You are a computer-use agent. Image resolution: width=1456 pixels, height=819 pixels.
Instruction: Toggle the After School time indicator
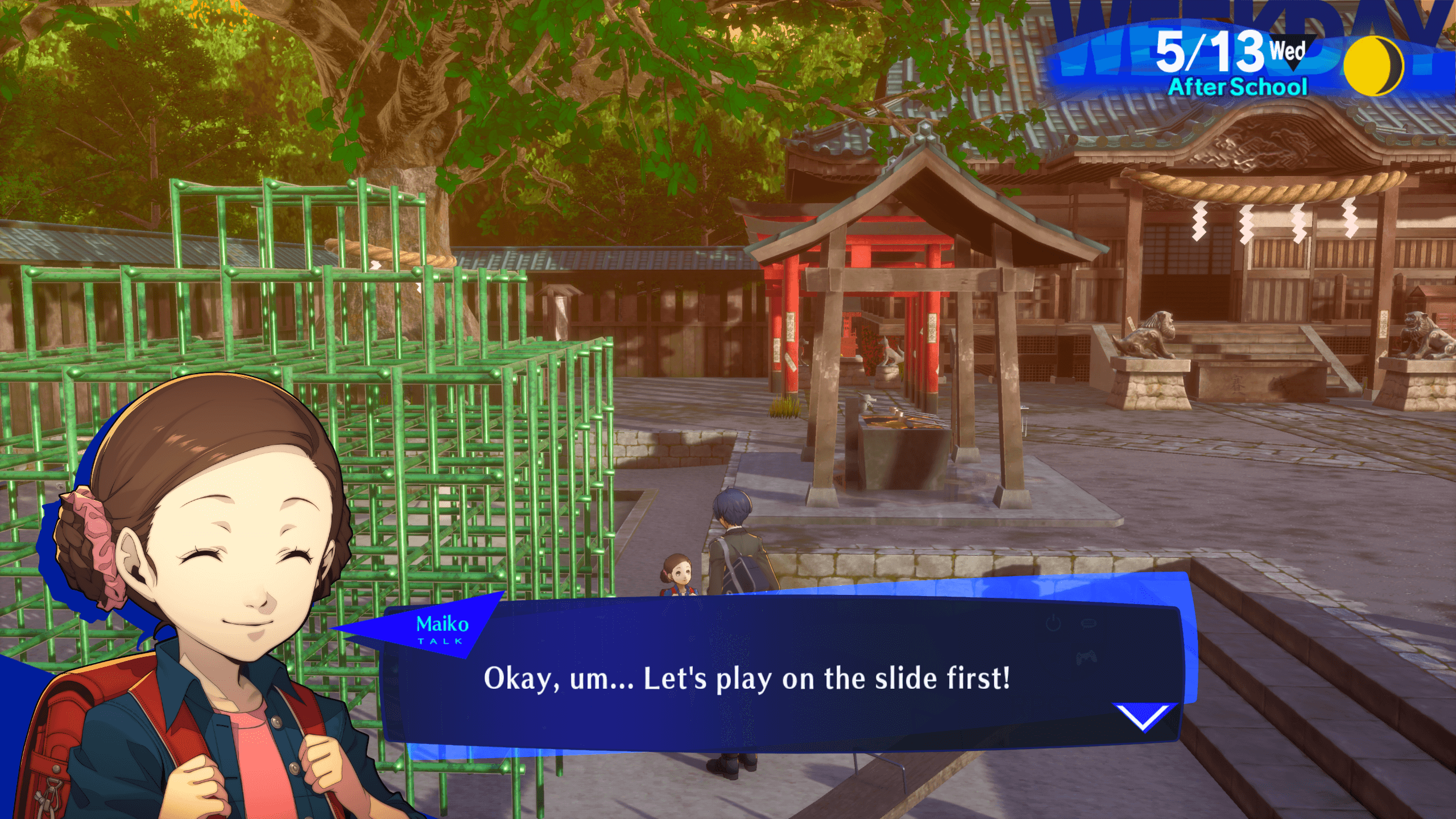[x=1240, y=87]
